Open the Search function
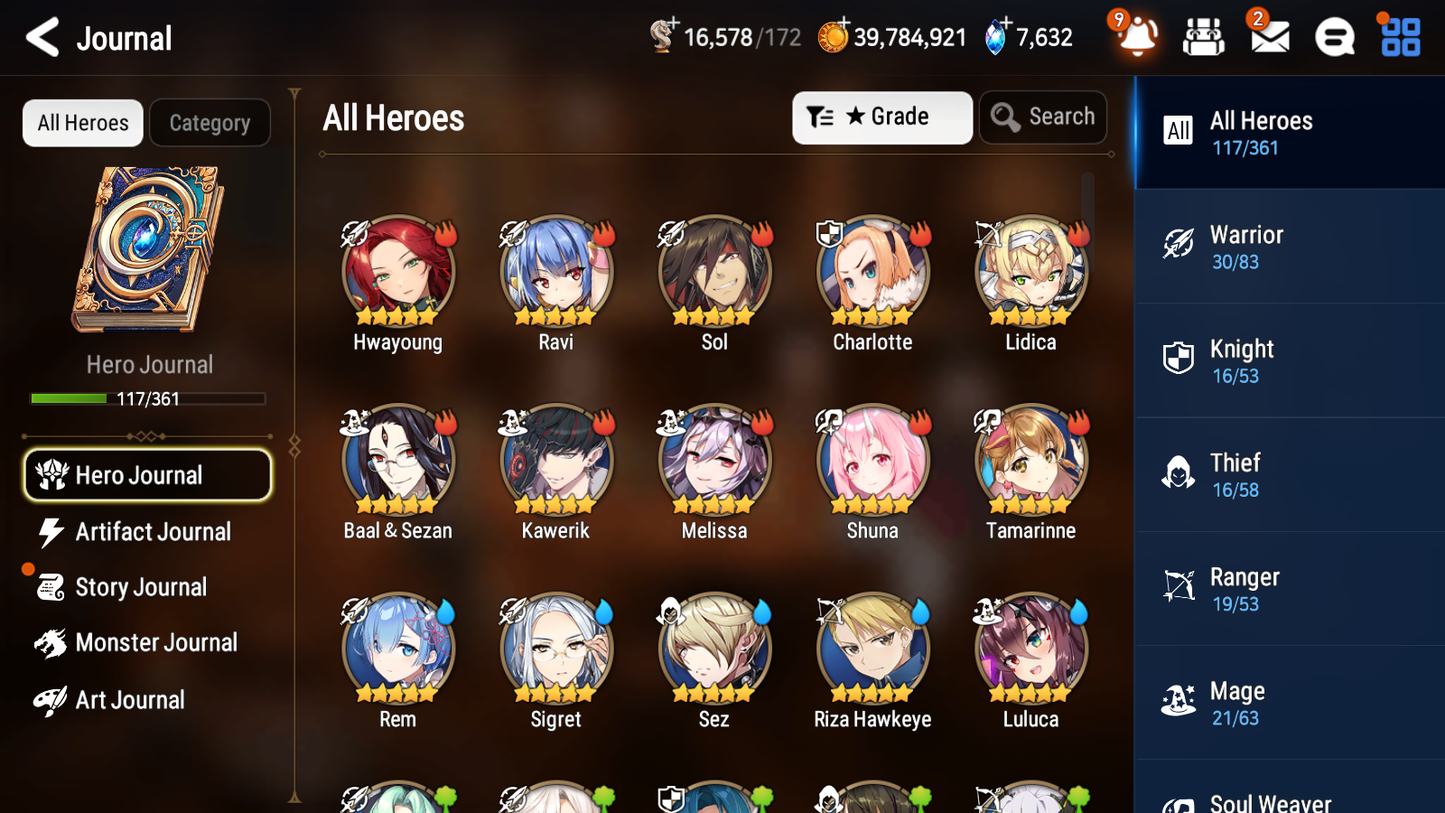Viewport: 1445px width, 813px height. 1043,117
